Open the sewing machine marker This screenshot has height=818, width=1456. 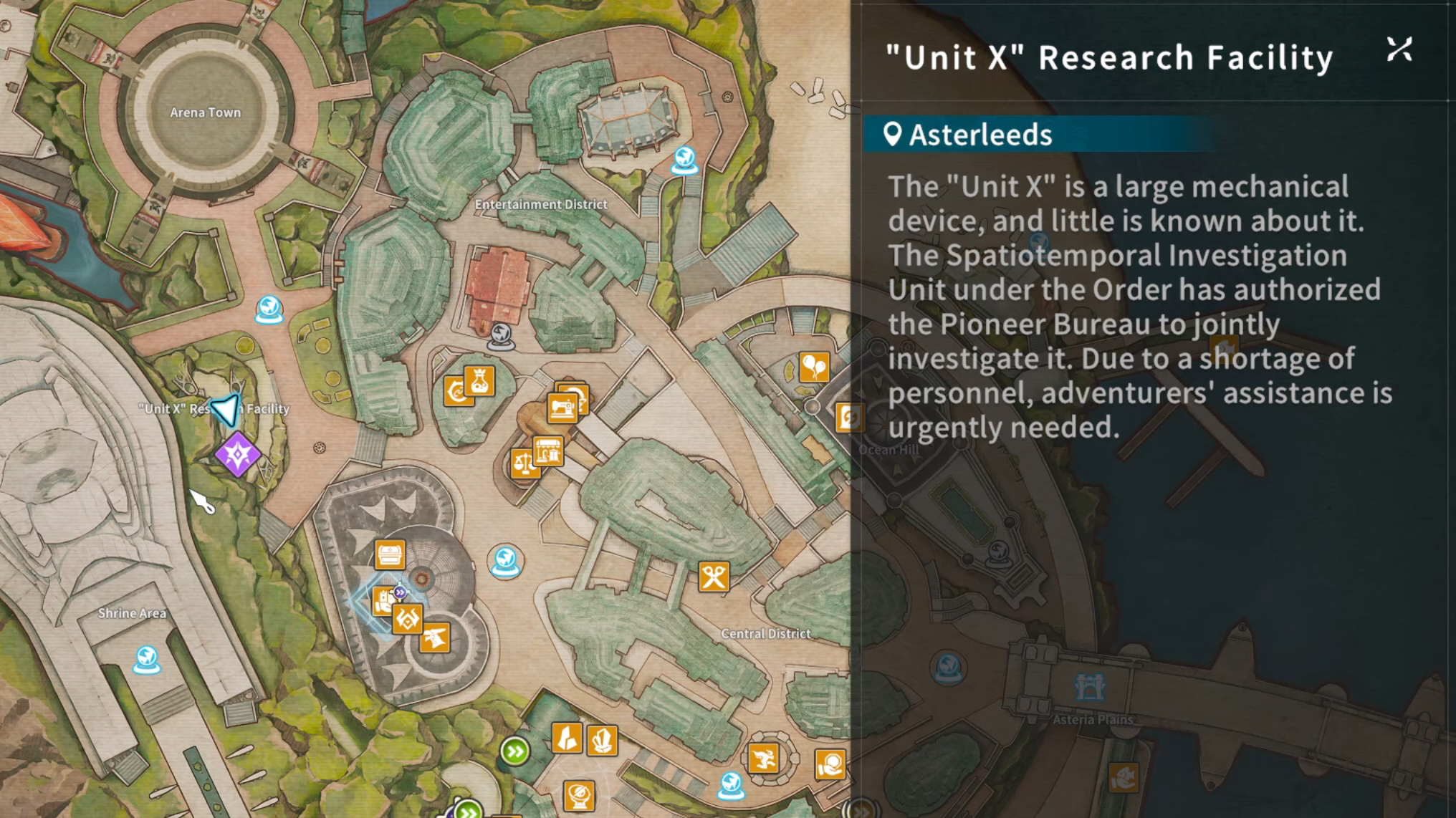click(x=562, y=408)
